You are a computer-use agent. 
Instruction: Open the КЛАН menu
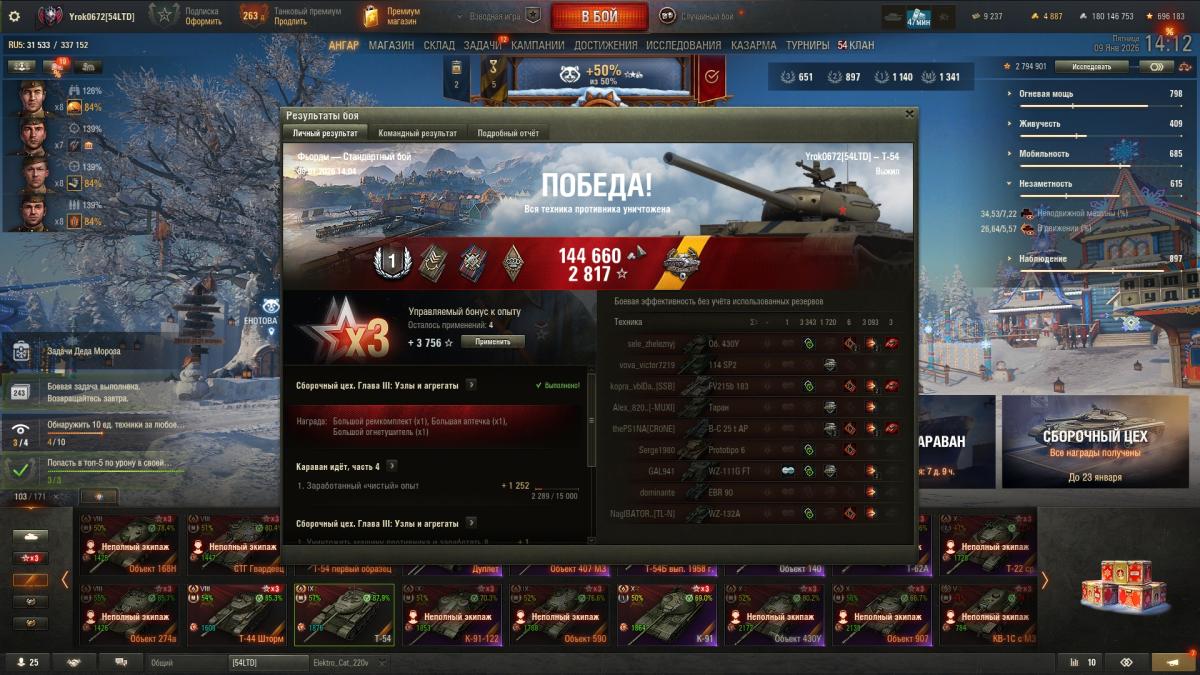[x=856, y=45]
